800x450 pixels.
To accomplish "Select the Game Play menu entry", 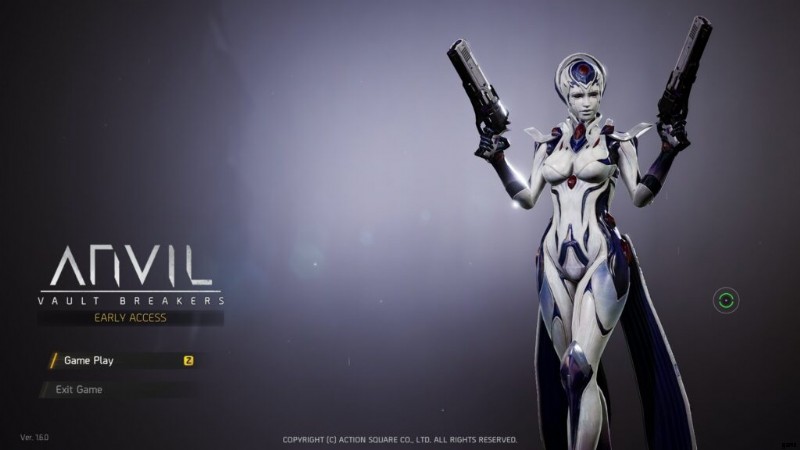I will (x=92, y=360).
